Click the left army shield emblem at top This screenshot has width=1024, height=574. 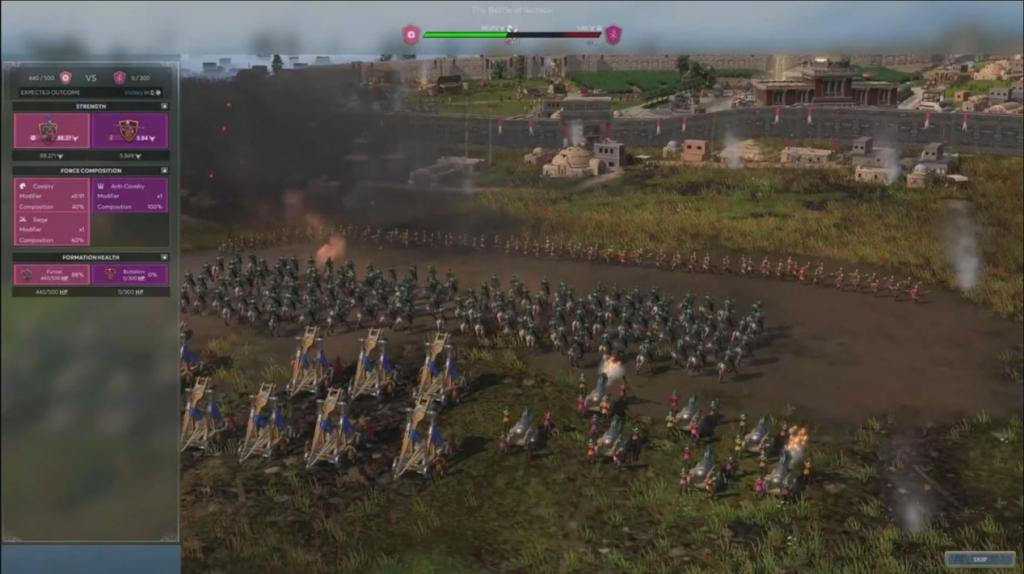[411, 35]
